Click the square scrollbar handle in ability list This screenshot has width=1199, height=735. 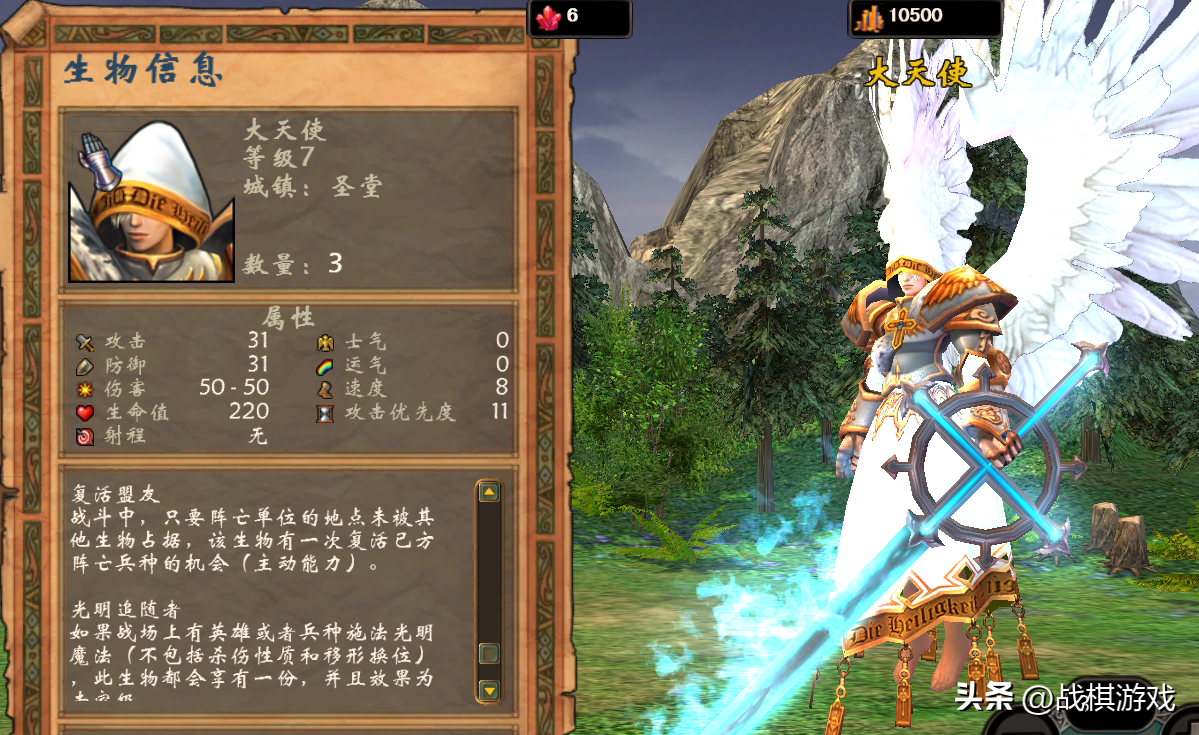(489, 653)
